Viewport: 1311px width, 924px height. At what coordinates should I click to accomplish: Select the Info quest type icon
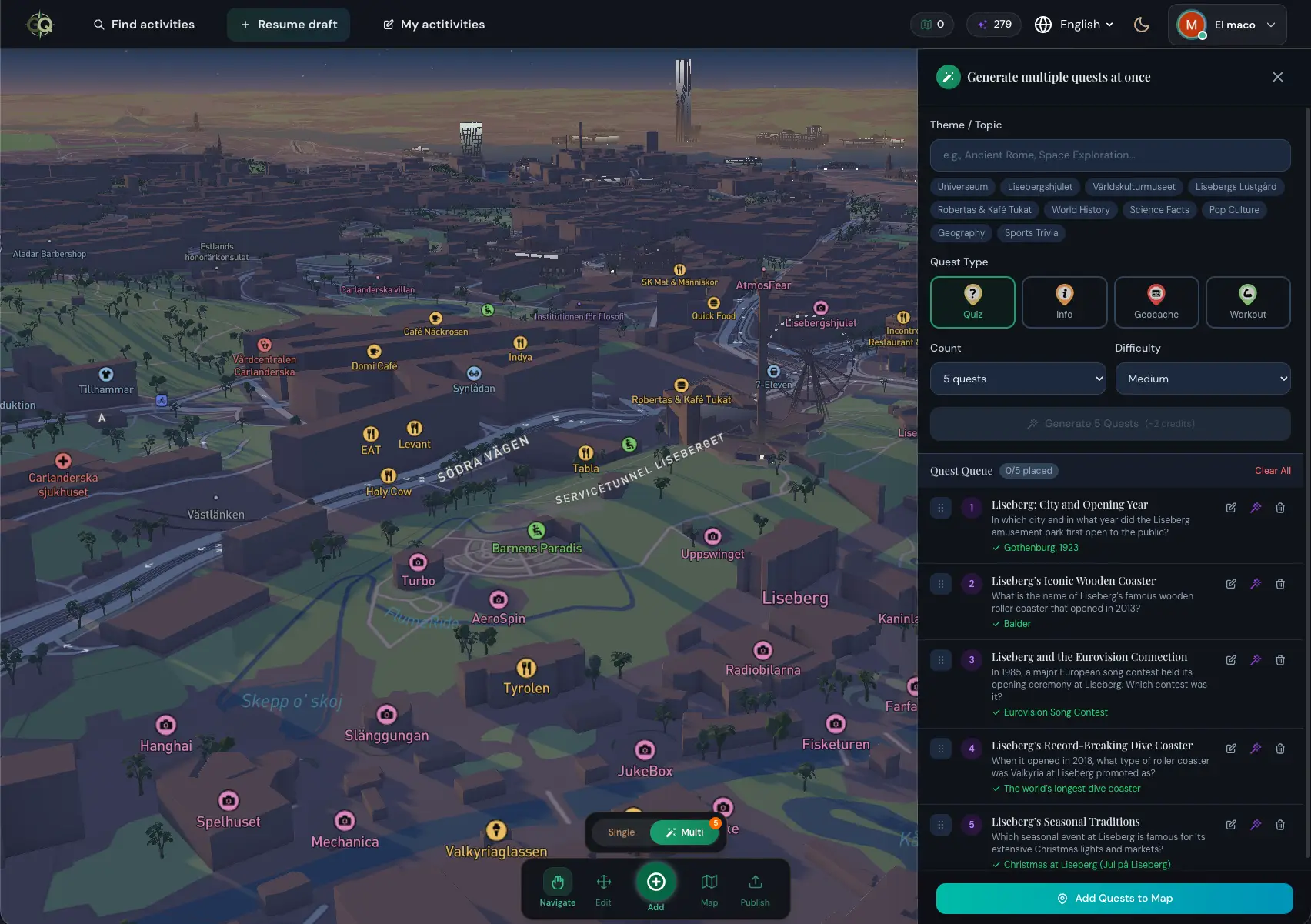tap(1064, 302)
